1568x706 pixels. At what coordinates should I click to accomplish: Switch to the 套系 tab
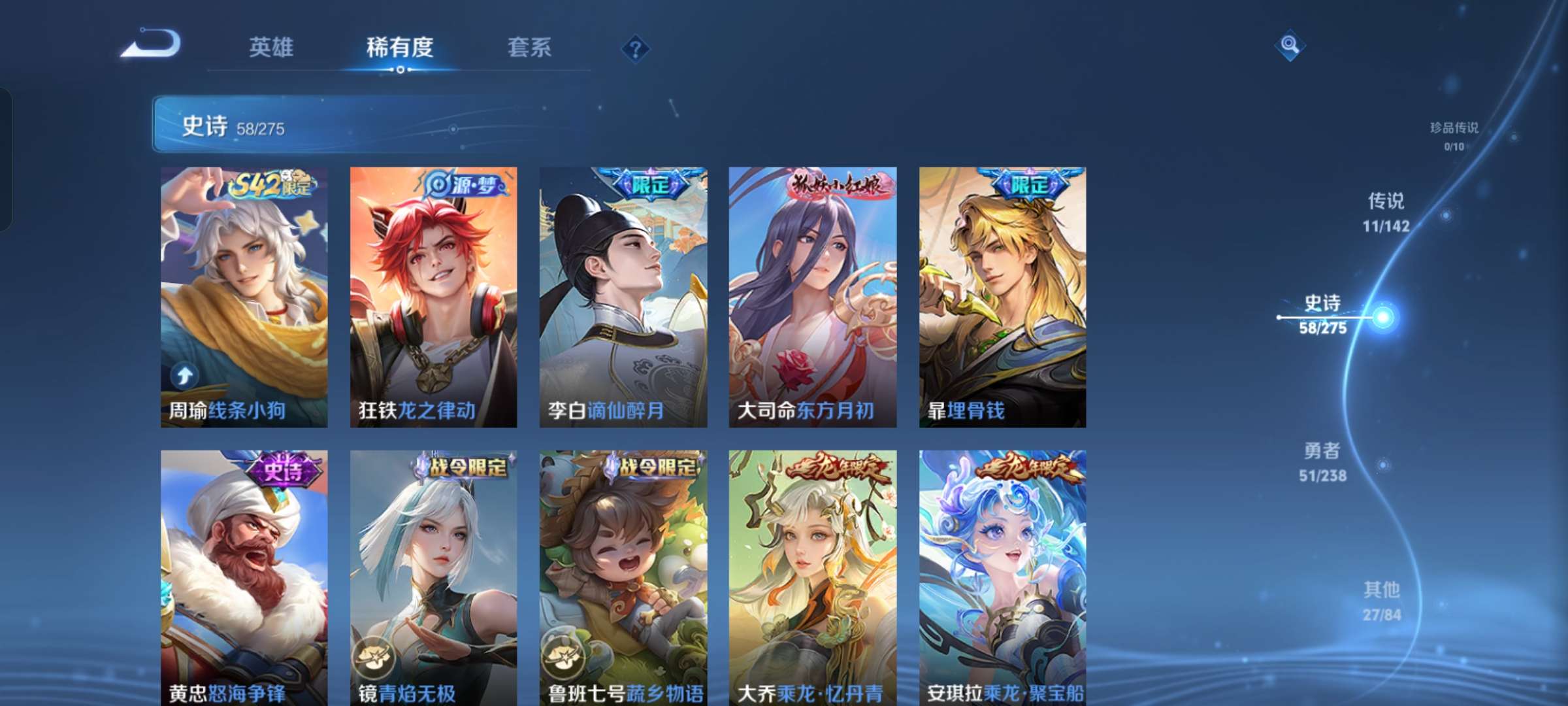tap(531, 48)
